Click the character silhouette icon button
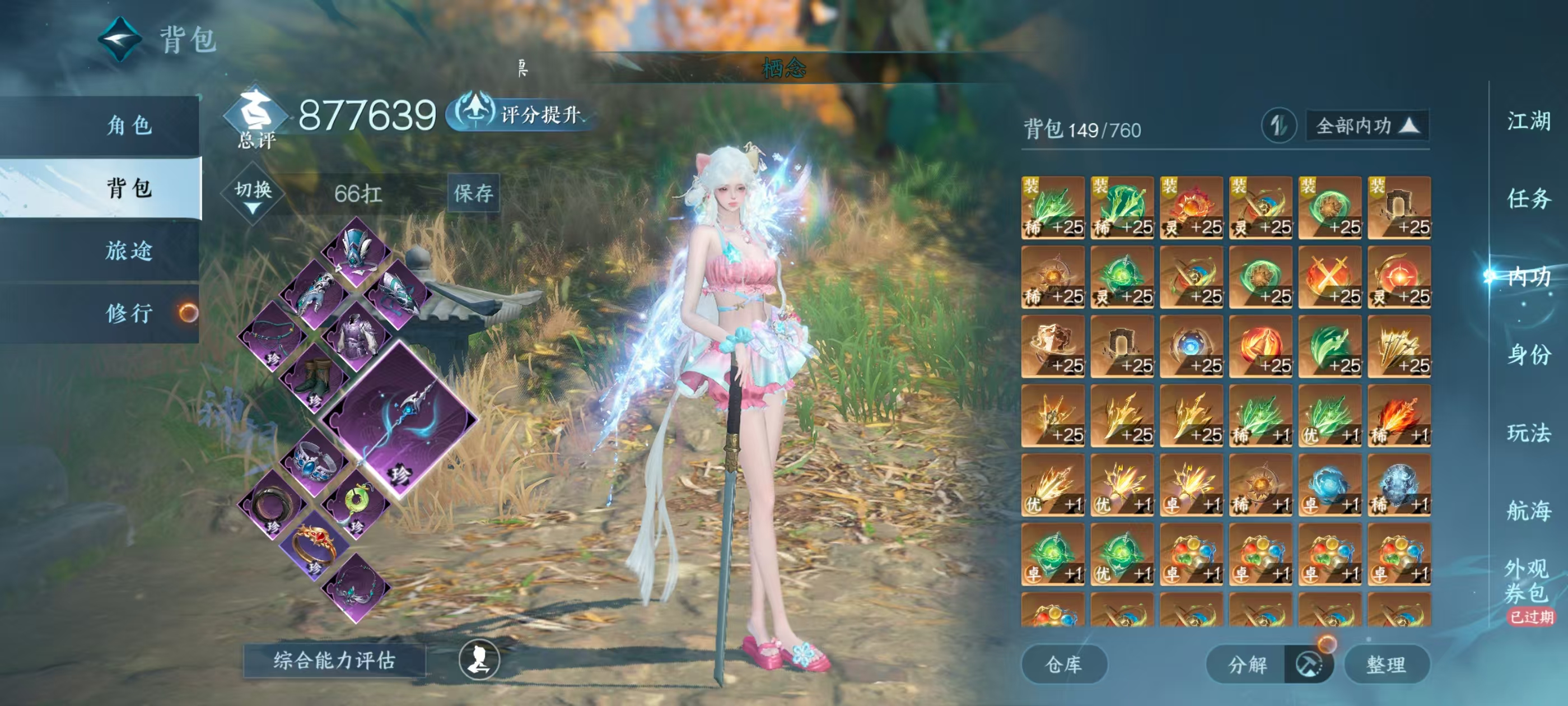Image resolution: width=1568 pixels, height=706 pixels. pos(479,659)
